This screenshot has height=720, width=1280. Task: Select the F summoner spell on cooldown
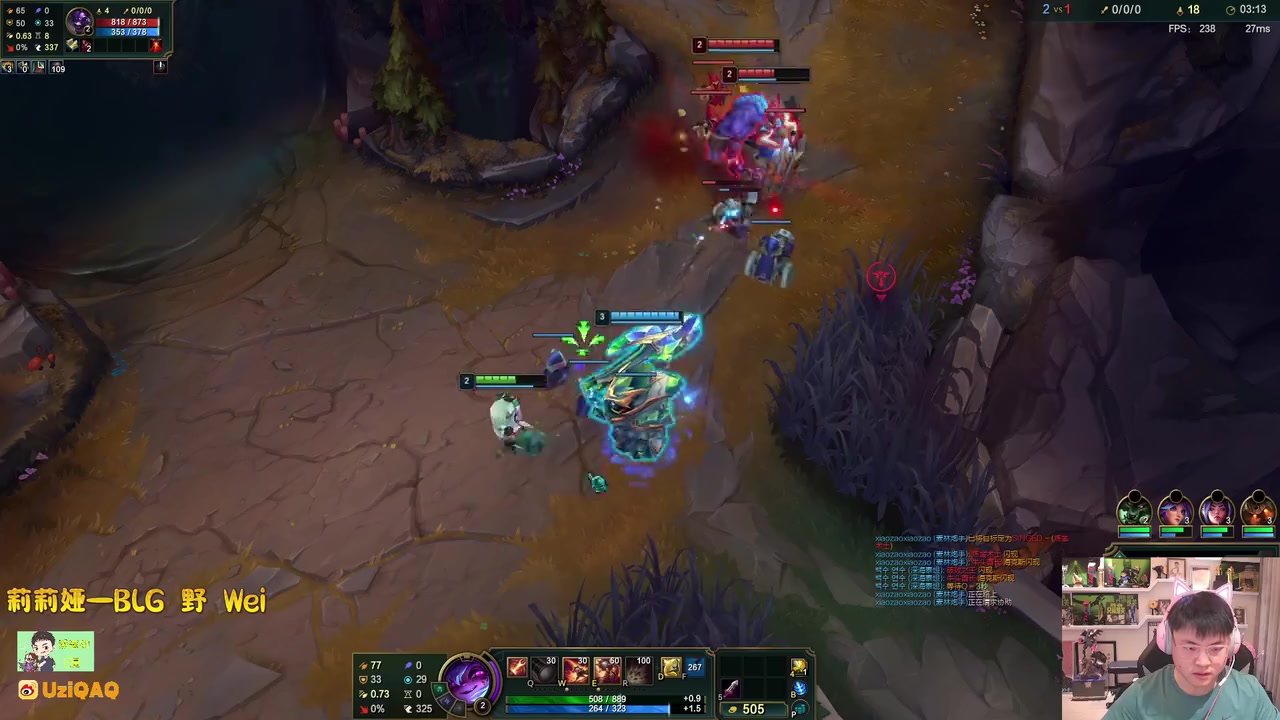[x=694, y=667]
